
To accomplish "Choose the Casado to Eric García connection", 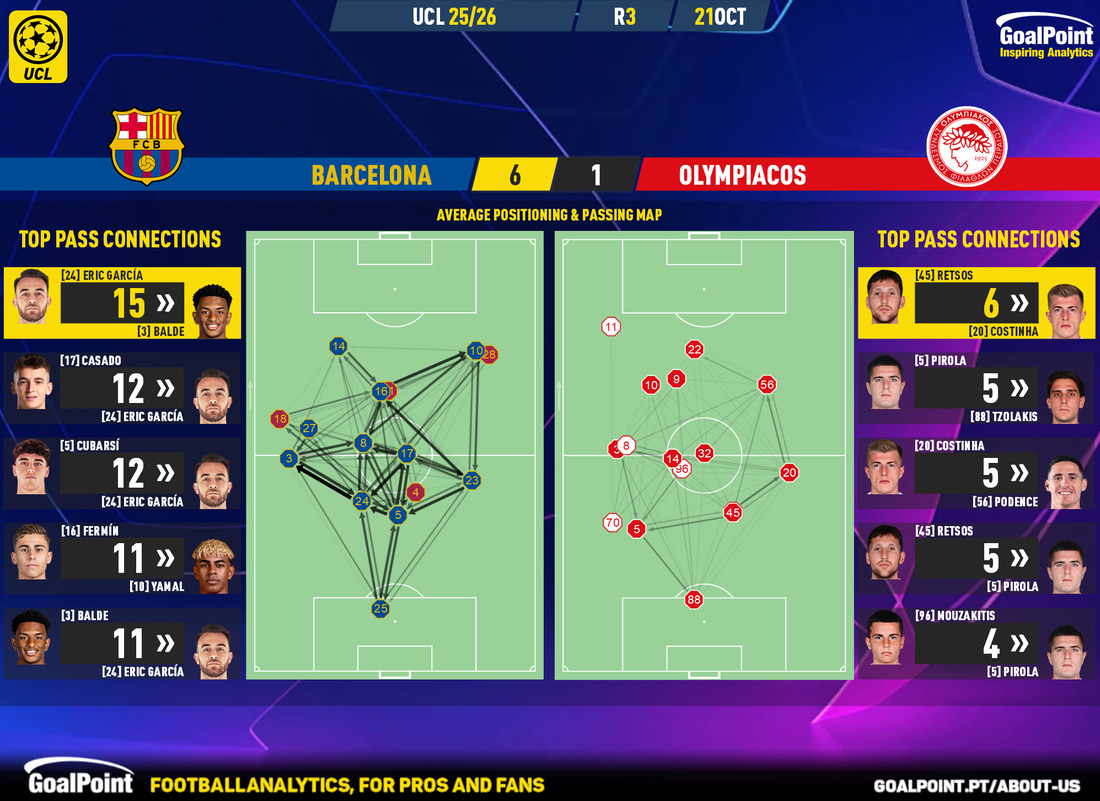I will (121, 388).
